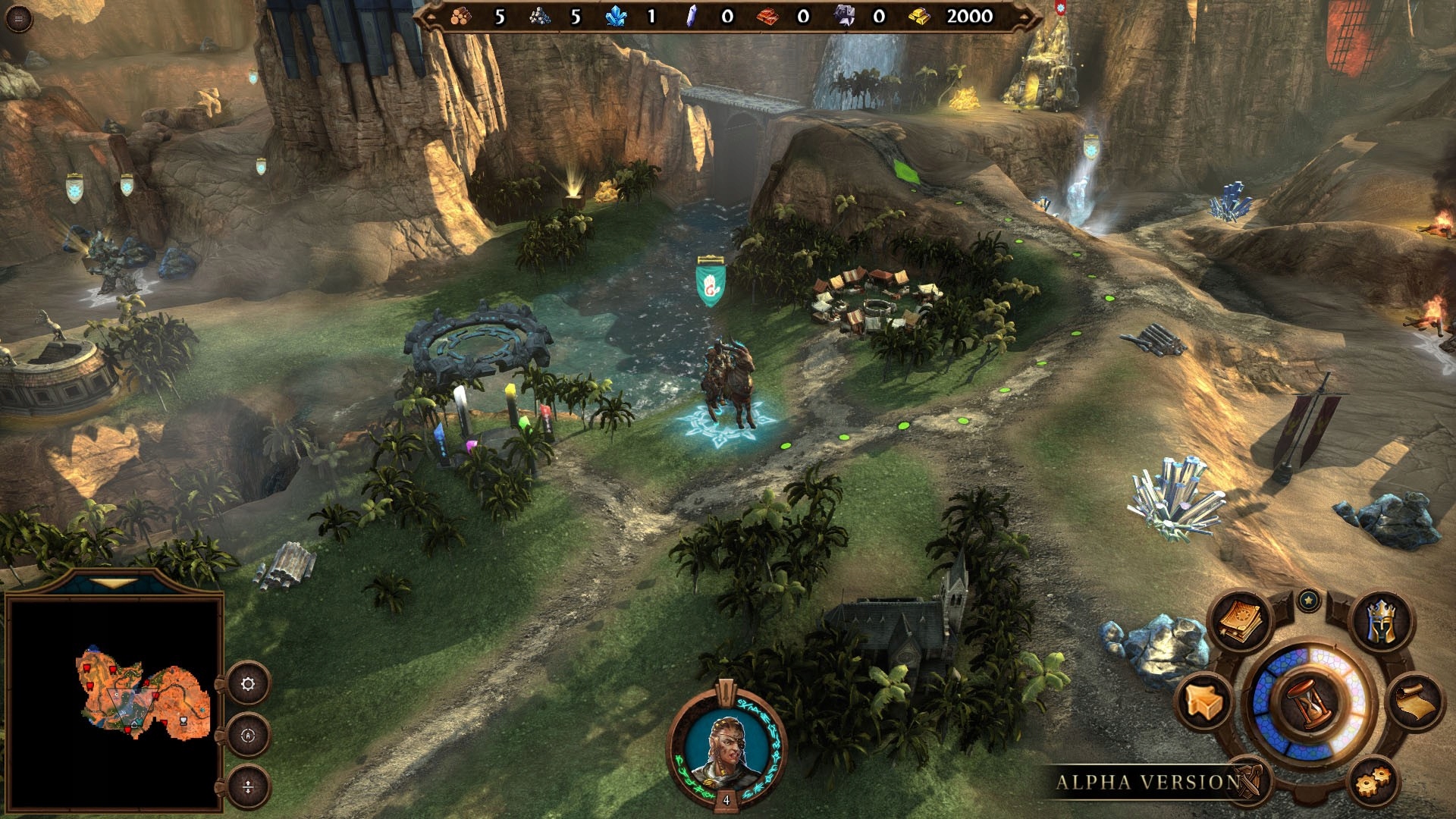Click the wood resource icon on top bar
This screenshot has height=819, width=1456.
click(x=463, y=15)
